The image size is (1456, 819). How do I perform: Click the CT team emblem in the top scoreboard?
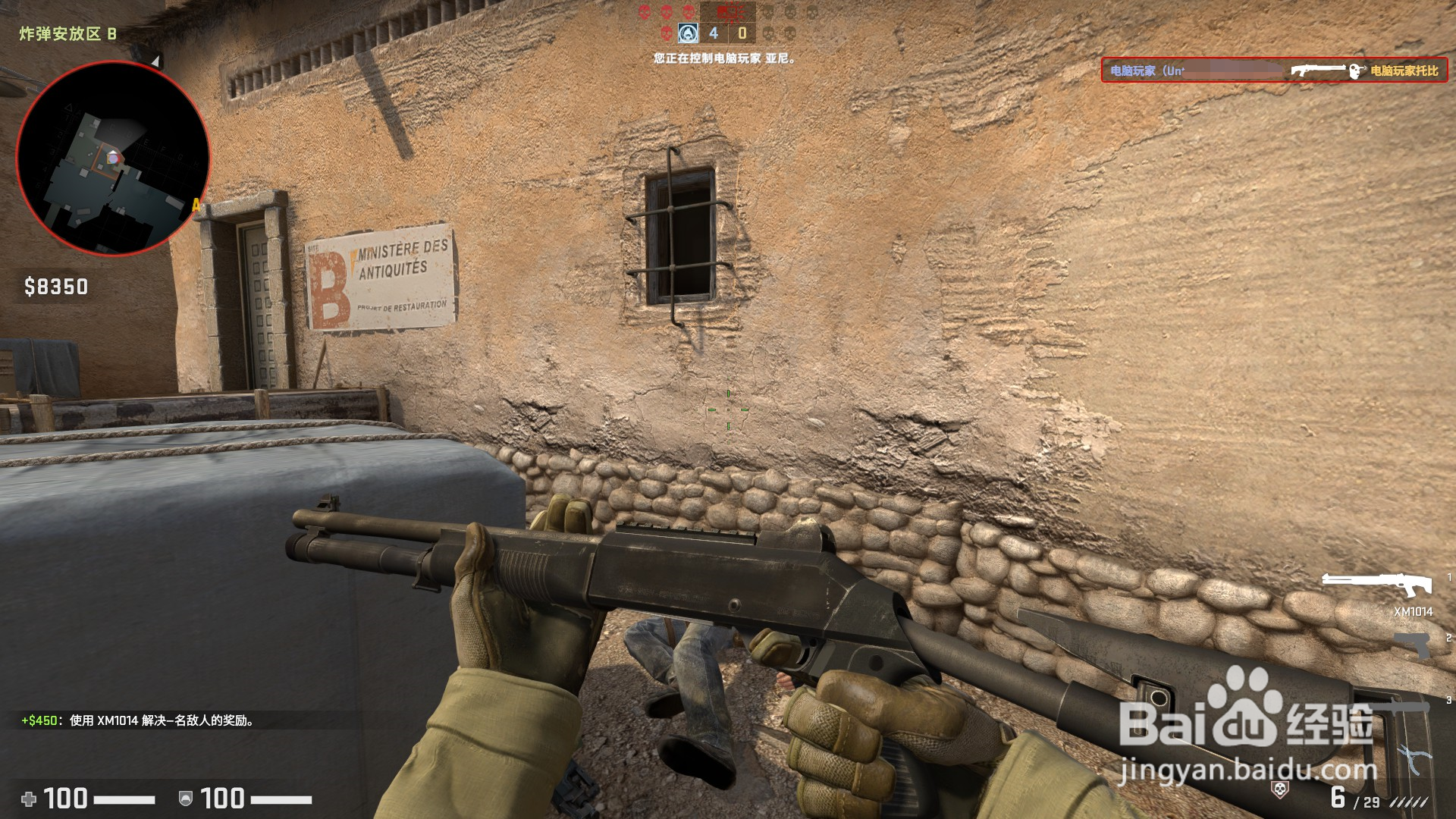pos(688,33)
